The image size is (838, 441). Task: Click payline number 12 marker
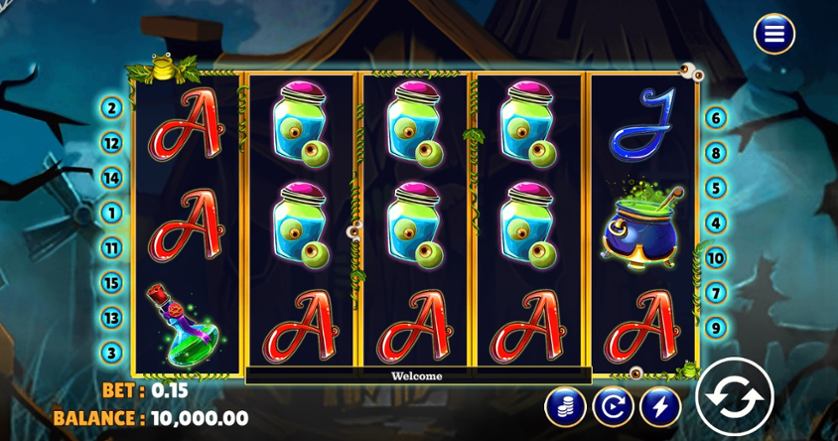[112, 143]
